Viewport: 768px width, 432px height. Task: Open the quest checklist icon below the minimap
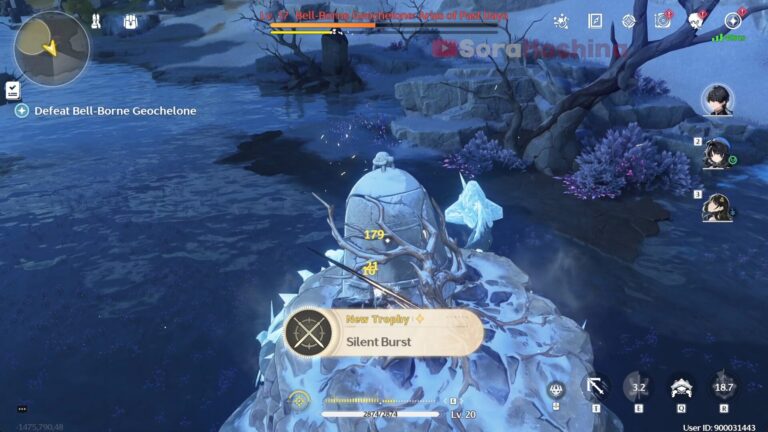[x=12, y=90]
